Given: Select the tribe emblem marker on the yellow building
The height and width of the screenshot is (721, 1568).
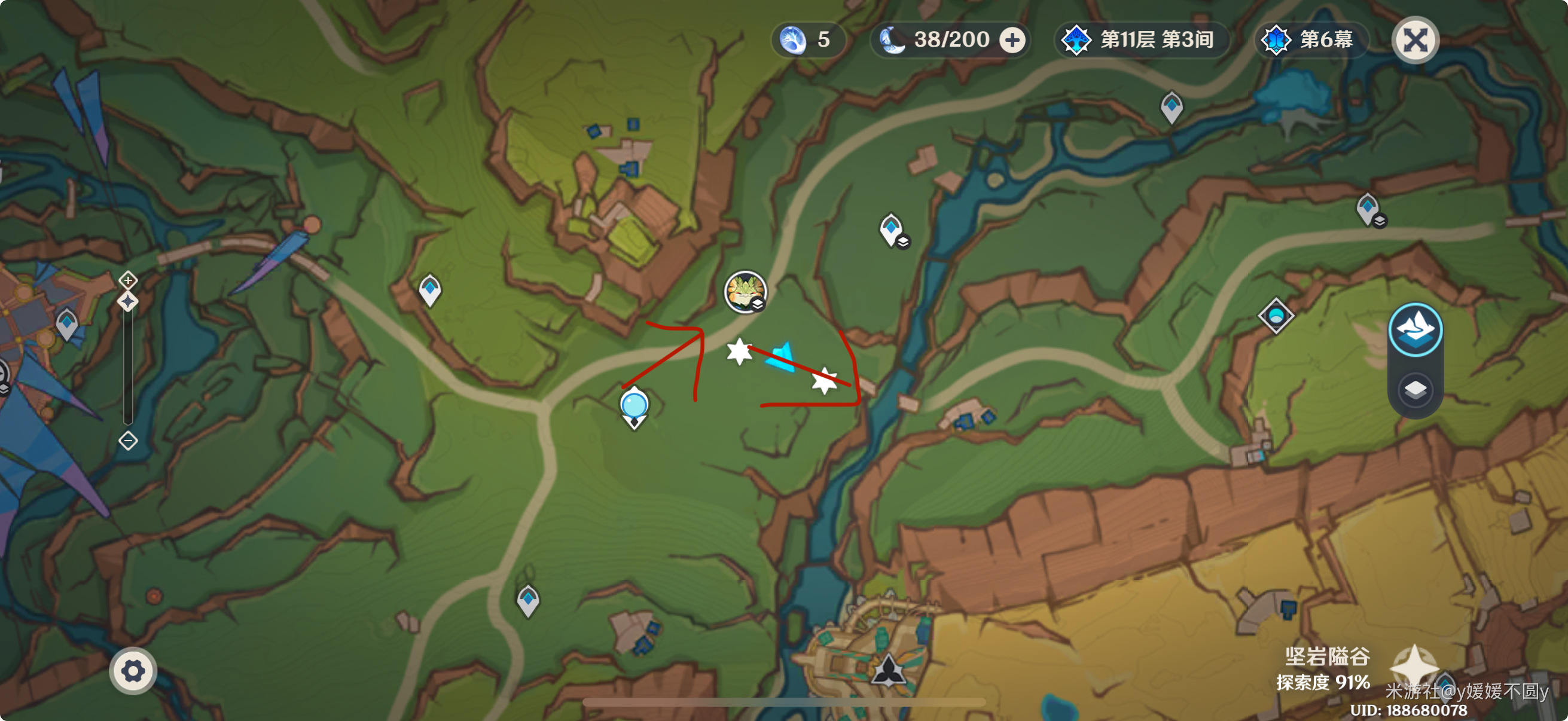Looking at the screenshot, I should pyautogui.click(x=888, y=671).
